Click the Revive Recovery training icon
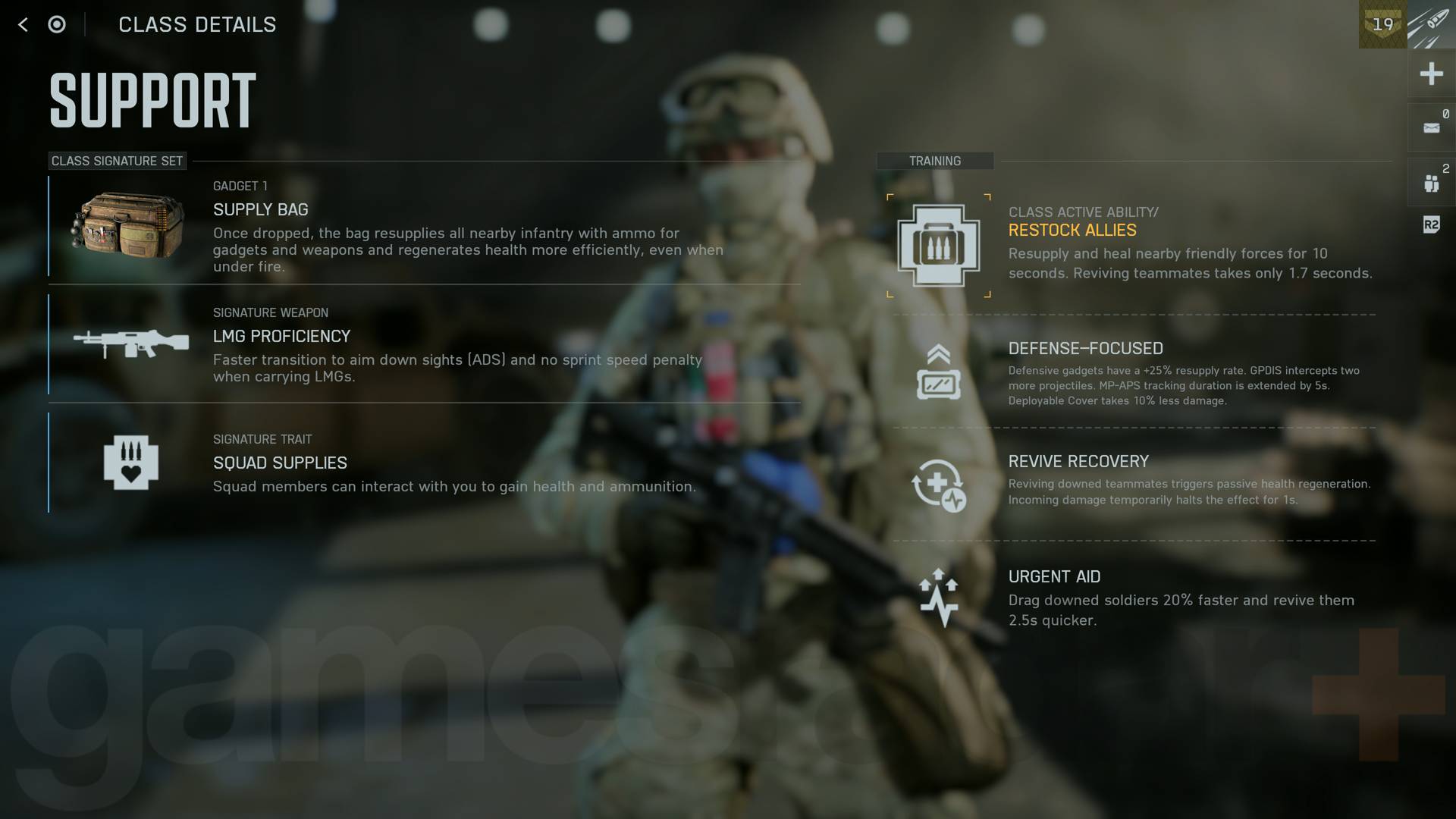1456x819 pixels. (938, 483)
